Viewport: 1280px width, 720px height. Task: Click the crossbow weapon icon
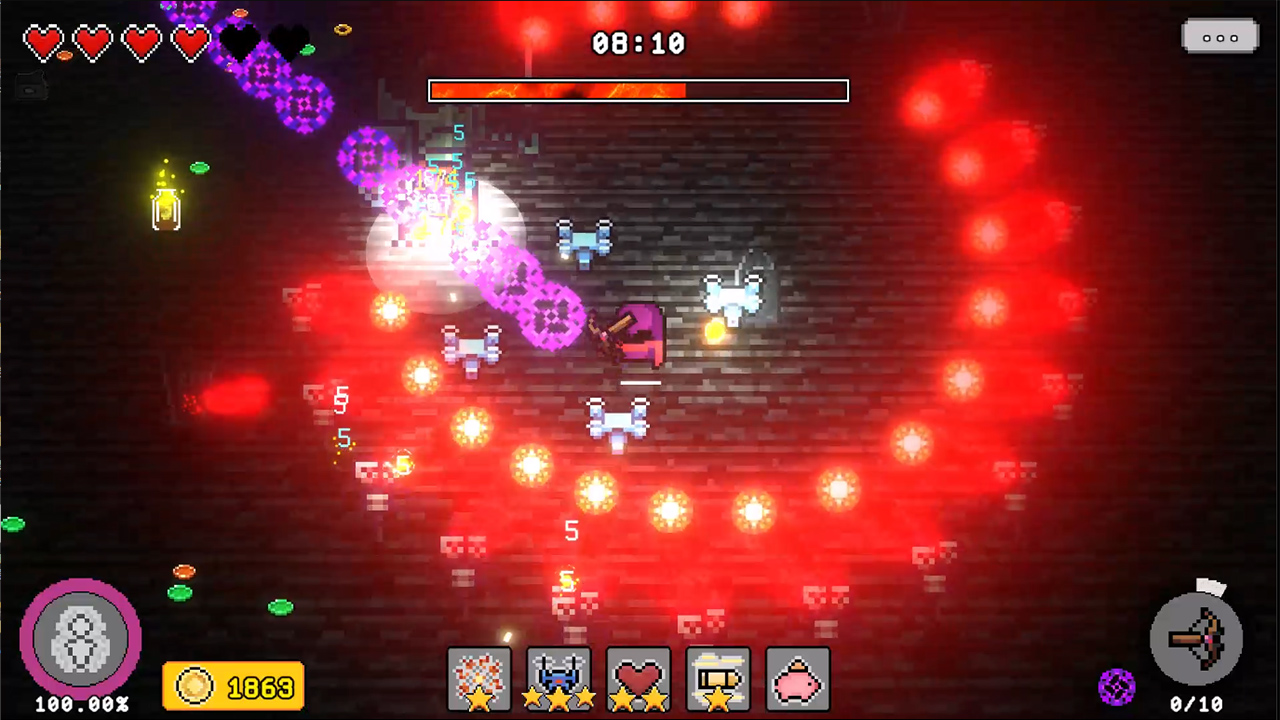click(x=1197, y=640)
